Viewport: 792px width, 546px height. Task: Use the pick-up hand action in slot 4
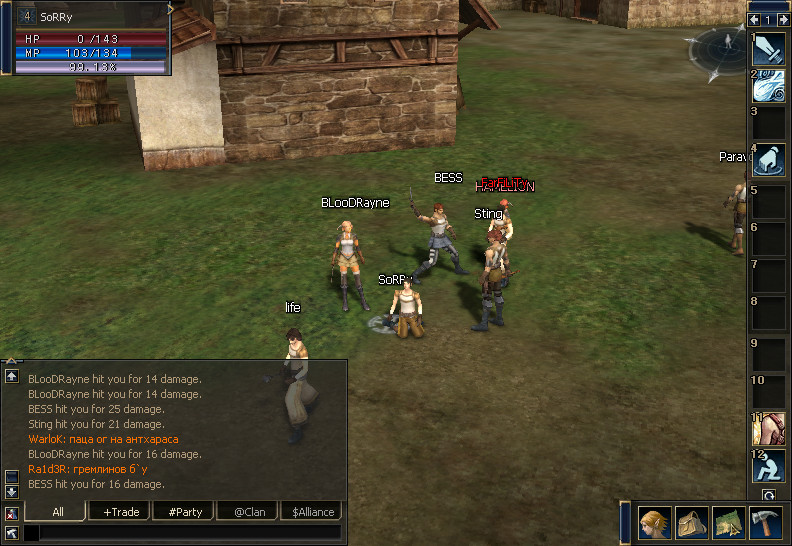tap(769, 160)
